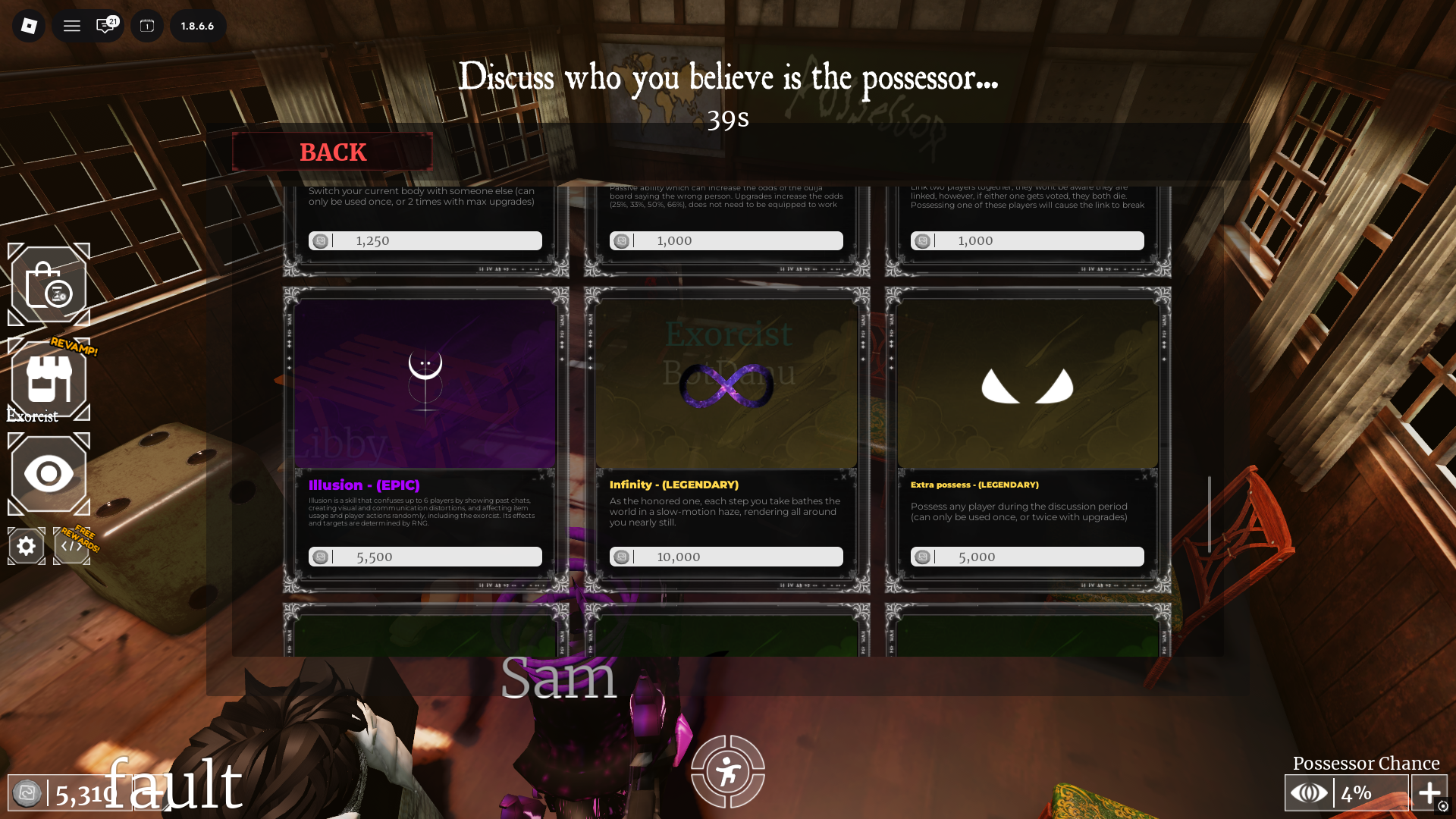Open the Exorcist shop with REVAMP badge
Screen dimensions: 1456x819
(49, 379)
